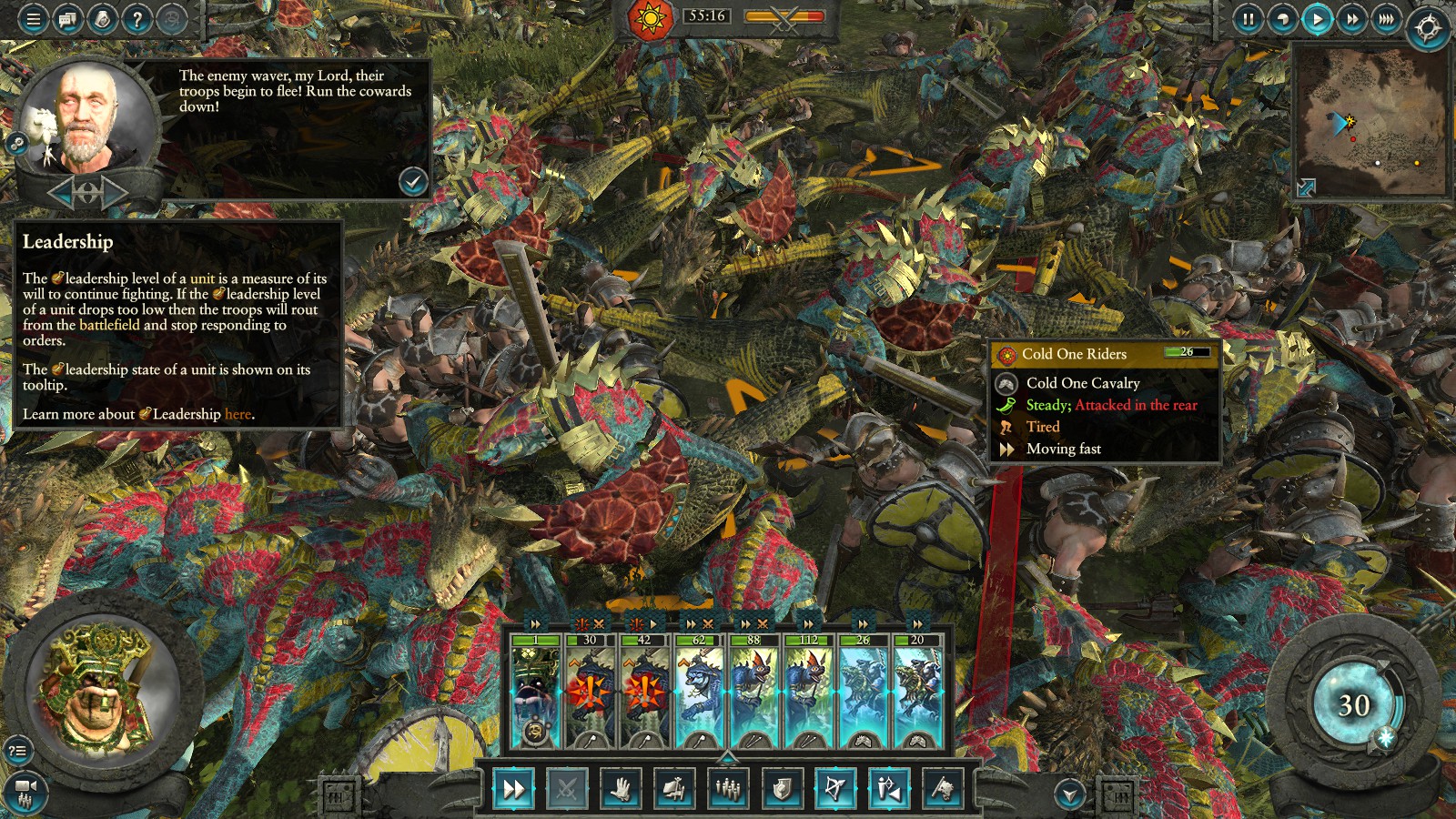Pause the battle
The image size is (1456, 819).
[1249, 19]
